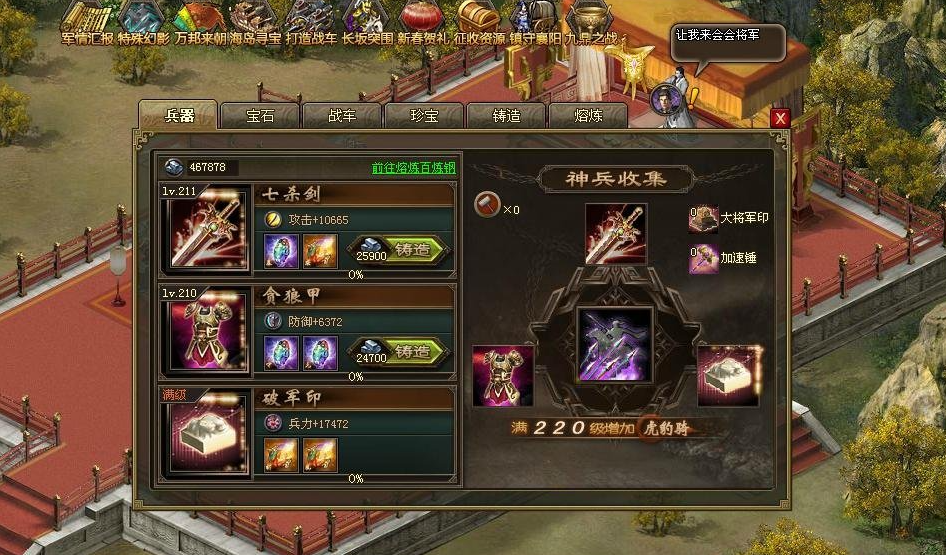Close the weapon panel with red X
The image size is (946, 555).
tap(781, 118)
